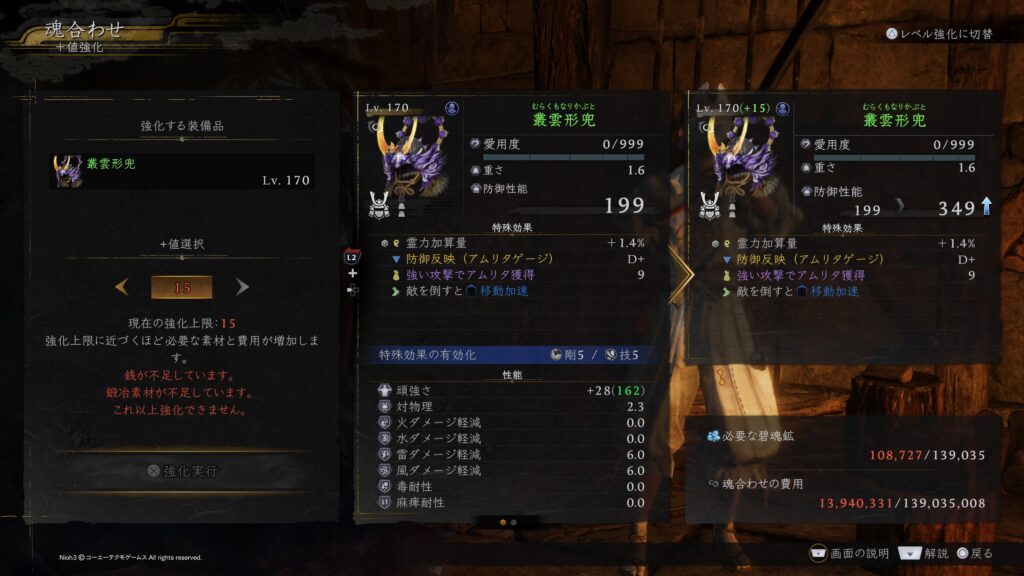The width and height of the screenshot is (1024, 576).
Task: Click the 特殊効果の有効化 bar
Action: tap(512, 355)
